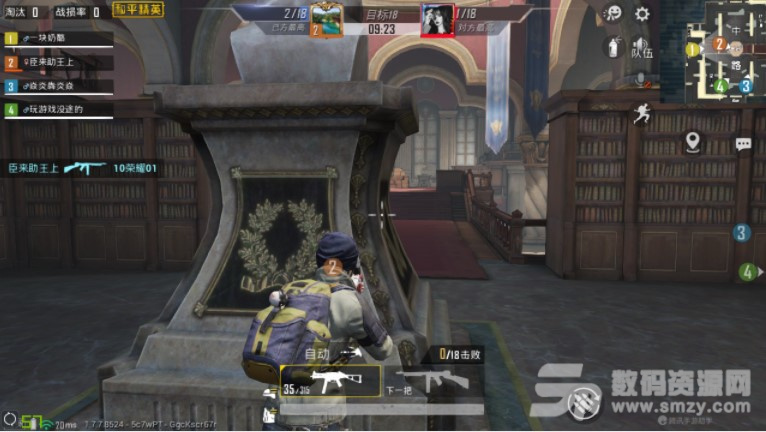Tap the sprinting figure icon
The width and height of the screenshot is (766, 432).
[642, 114]
